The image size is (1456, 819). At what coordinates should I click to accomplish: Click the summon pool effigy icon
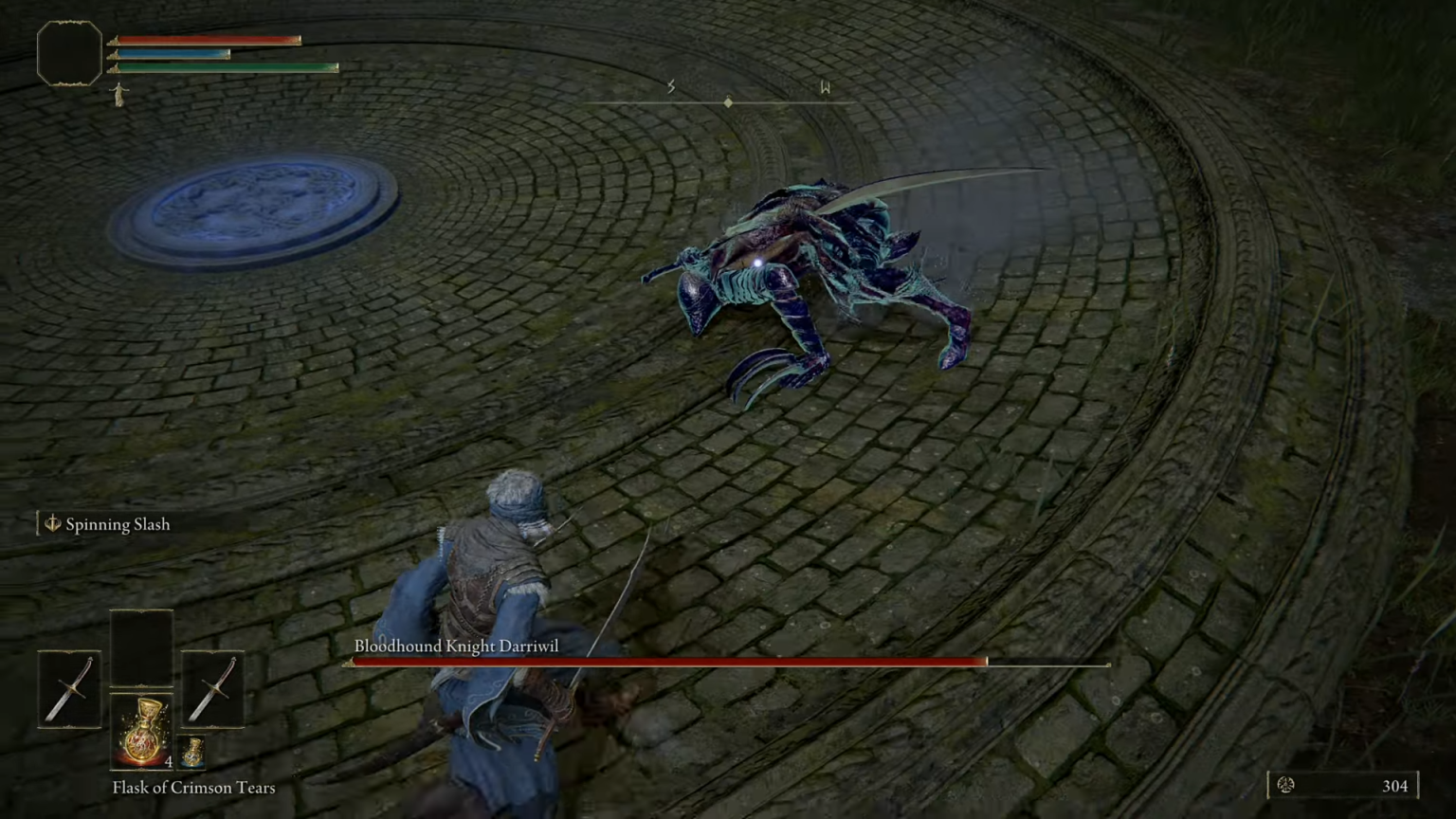tap(118, 93)
